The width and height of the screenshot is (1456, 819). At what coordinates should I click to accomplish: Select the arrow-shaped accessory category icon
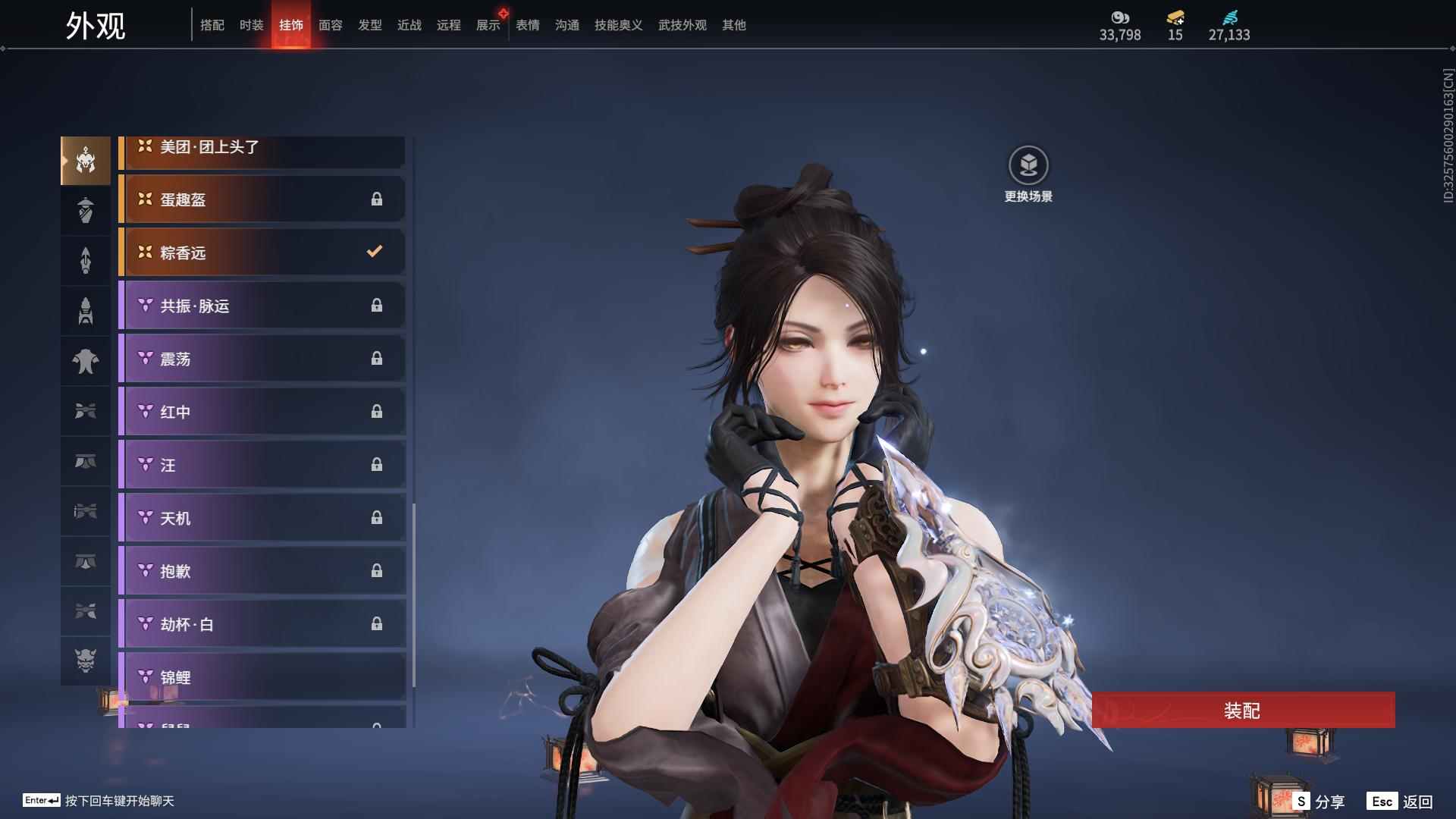[85, 260]
